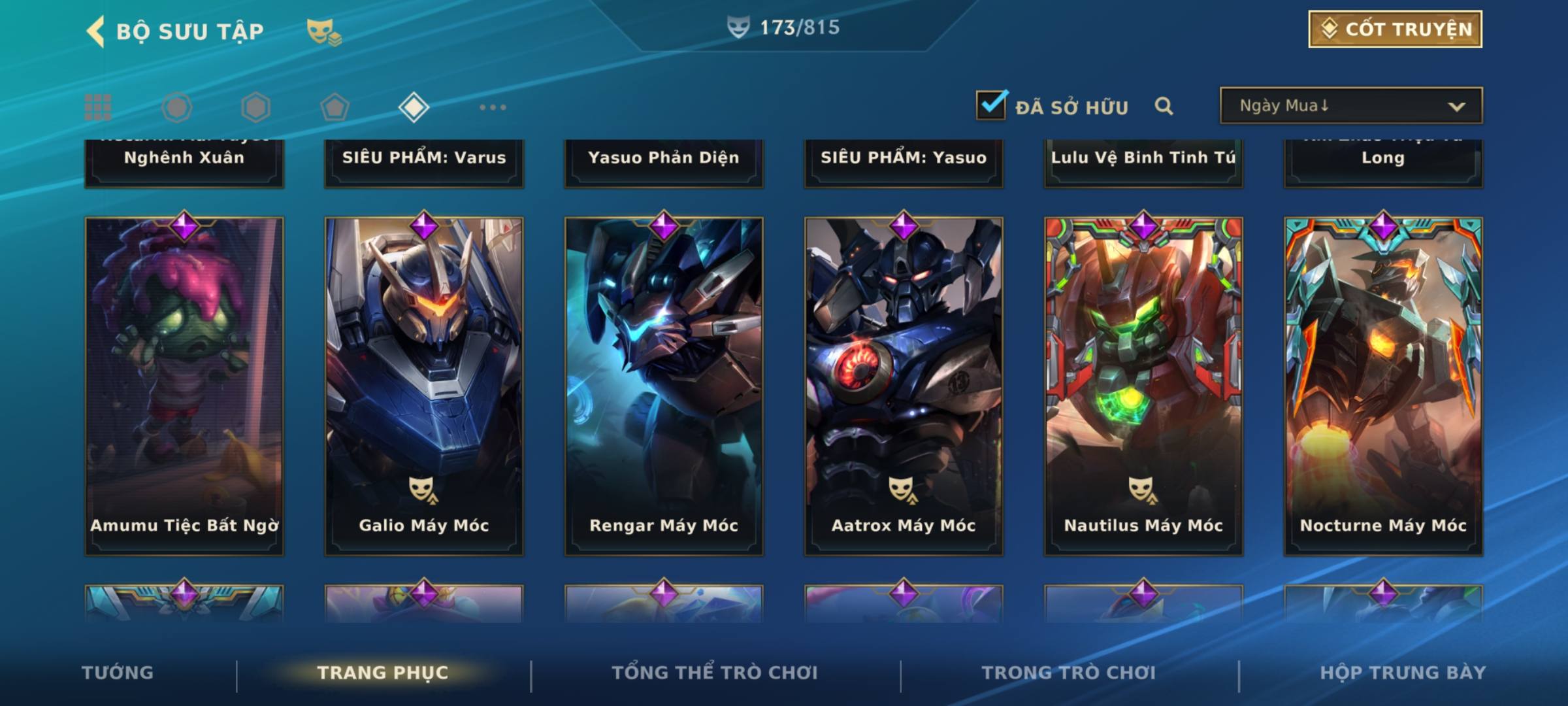Image resolution: width=1568 pixels, height=706 pixels.
Task: Select the Galio Máy Móc skin card
Action: [x=424, y=386]
